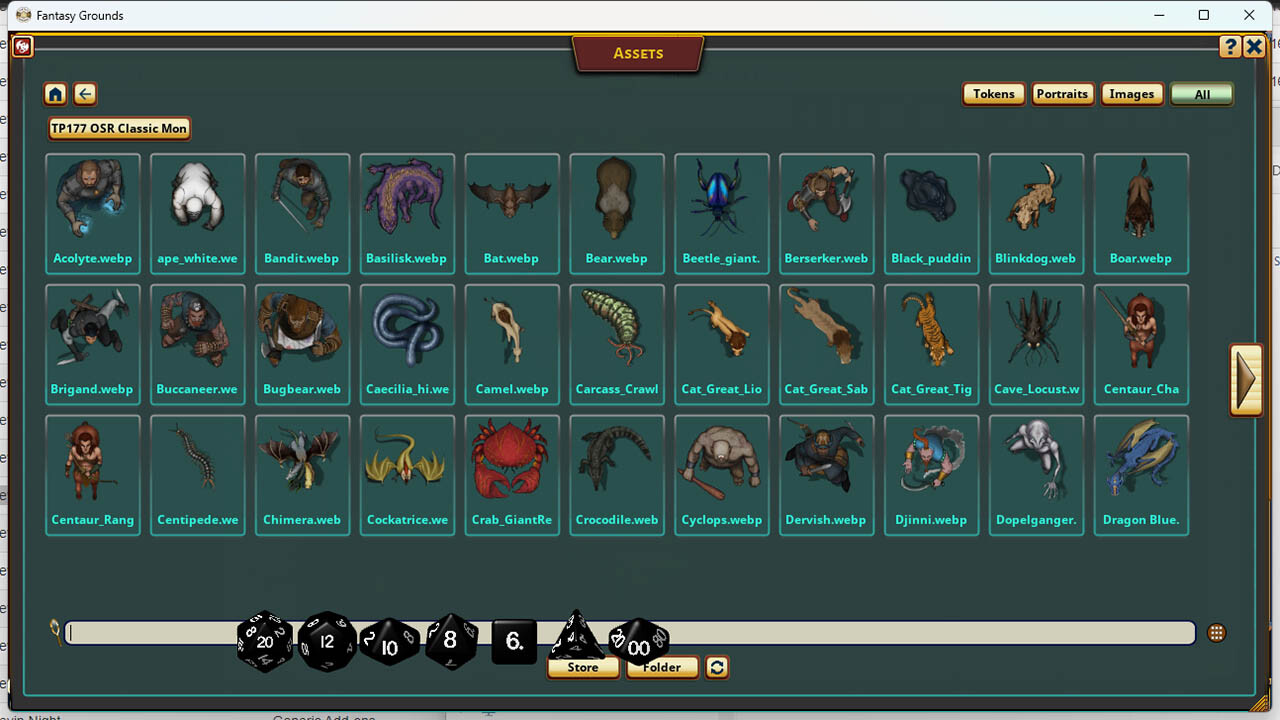
Task: Roll the black d20 die
Action: click(x=264, y=643)
